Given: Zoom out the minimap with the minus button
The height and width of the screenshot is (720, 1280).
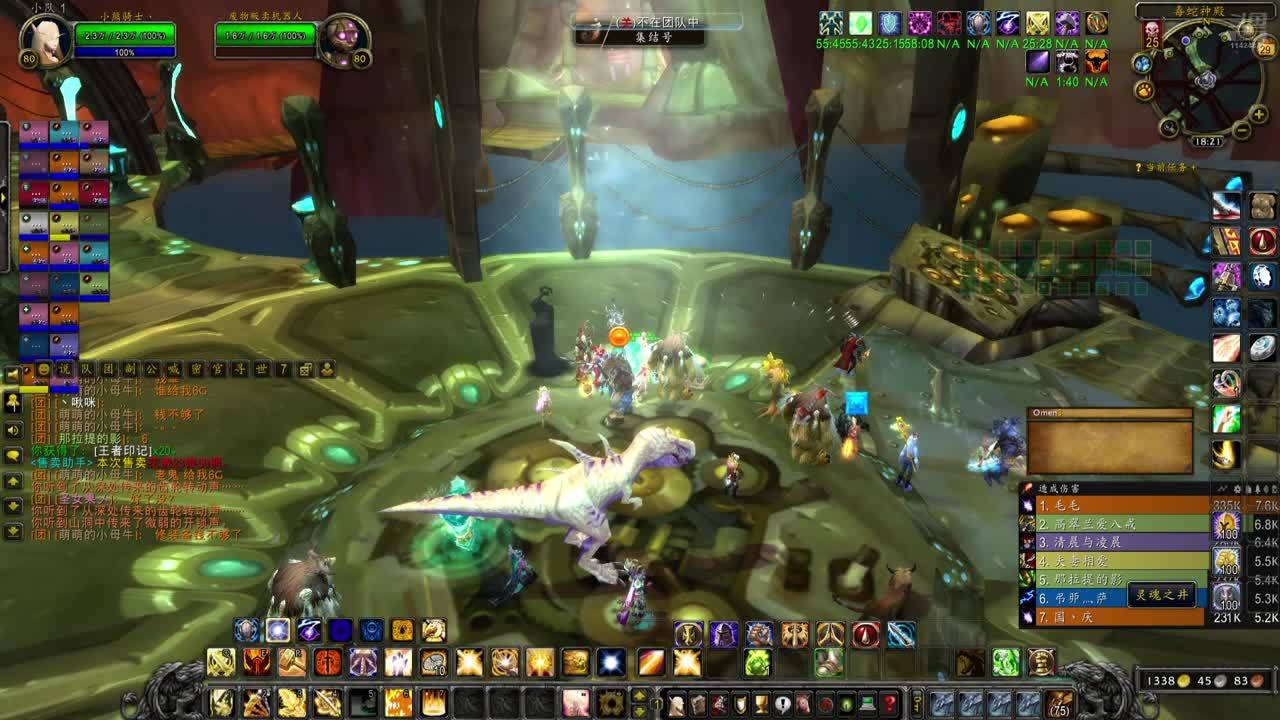Looking at the screenshot, I should click(x=1242, y=130).
